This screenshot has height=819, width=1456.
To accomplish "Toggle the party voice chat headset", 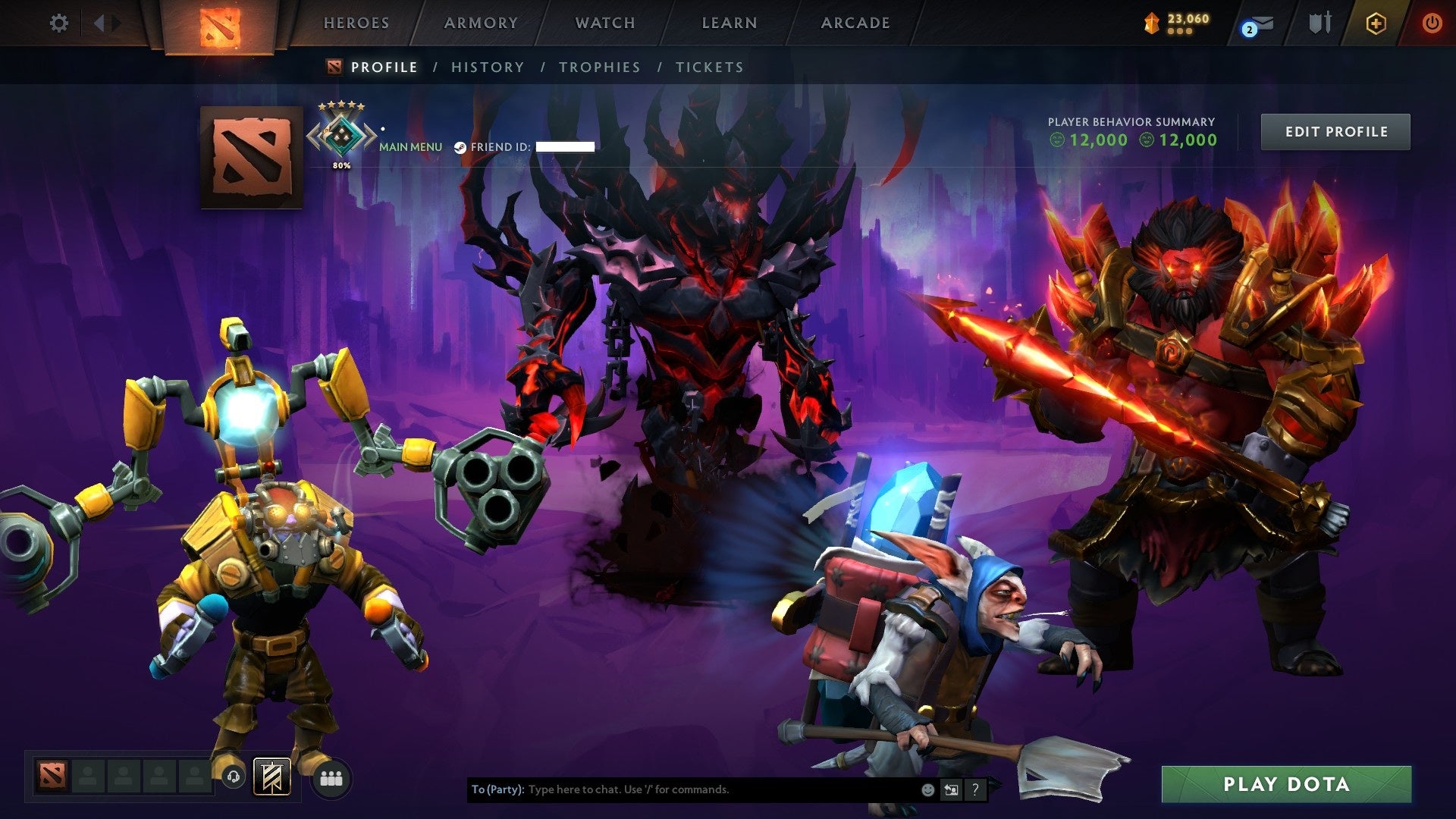I will [233, 777].
